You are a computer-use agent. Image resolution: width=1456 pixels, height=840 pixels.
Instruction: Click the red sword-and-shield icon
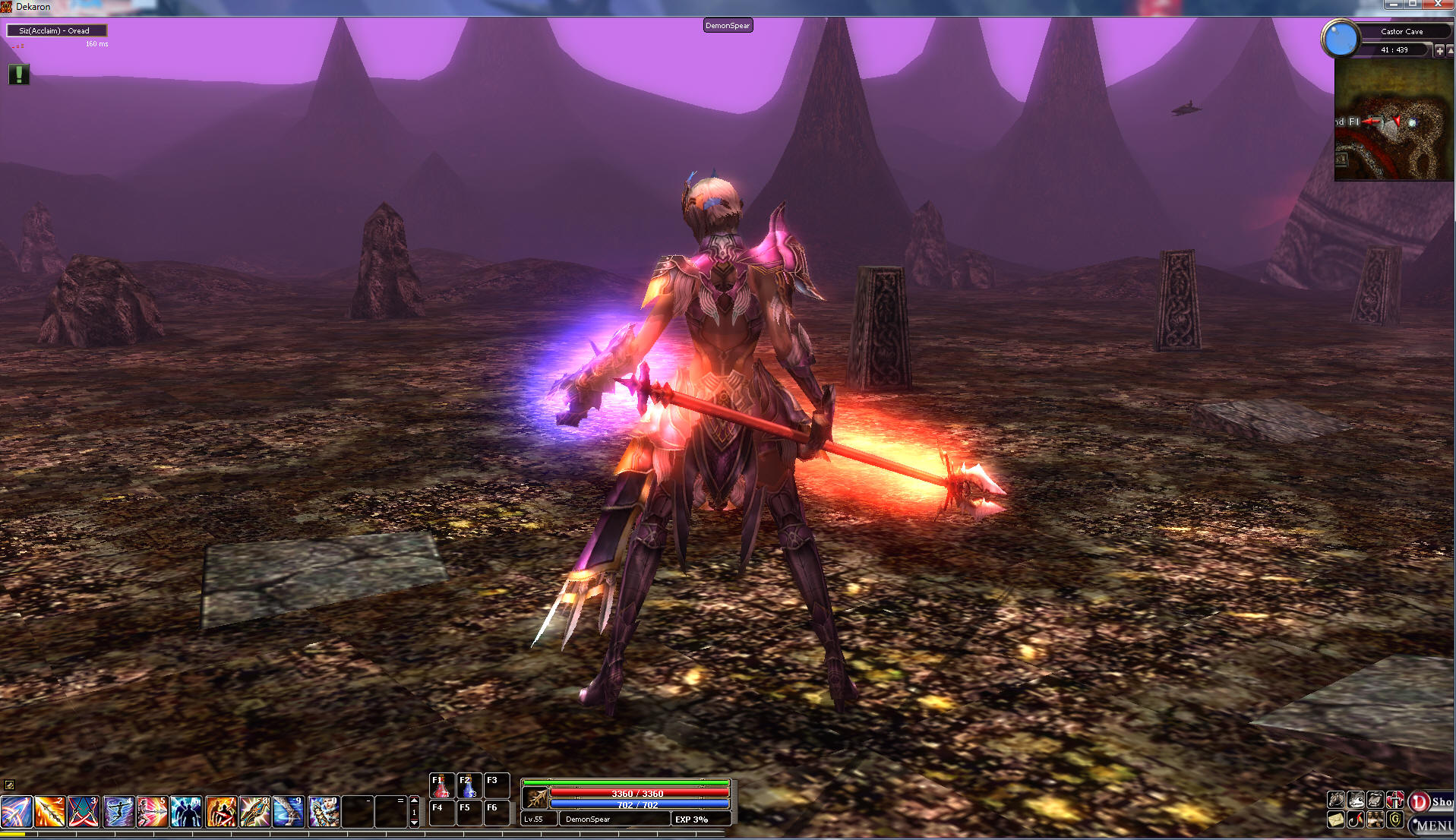(x=1395, y=800)
